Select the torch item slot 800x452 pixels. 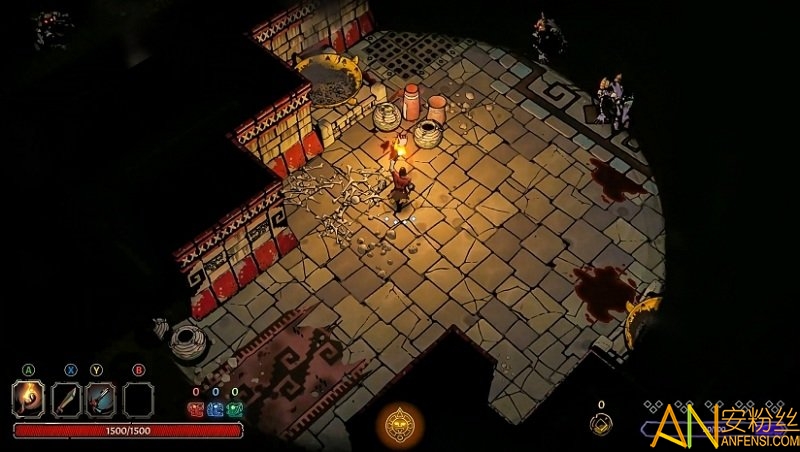pos(29,400)
